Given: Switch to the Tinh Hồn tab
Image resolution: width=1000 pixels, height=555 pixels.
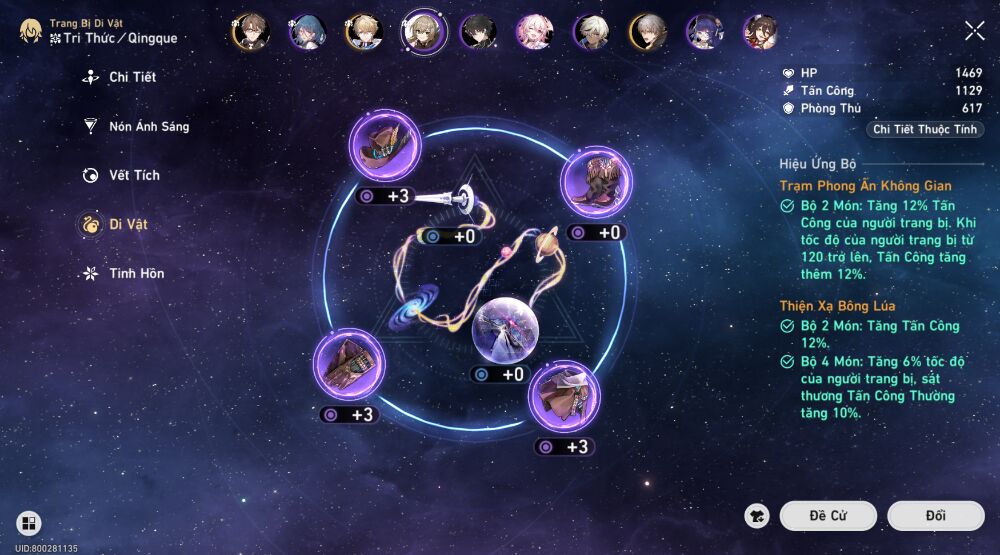Looking at the screenshot, I should click(x=135, y=273).
